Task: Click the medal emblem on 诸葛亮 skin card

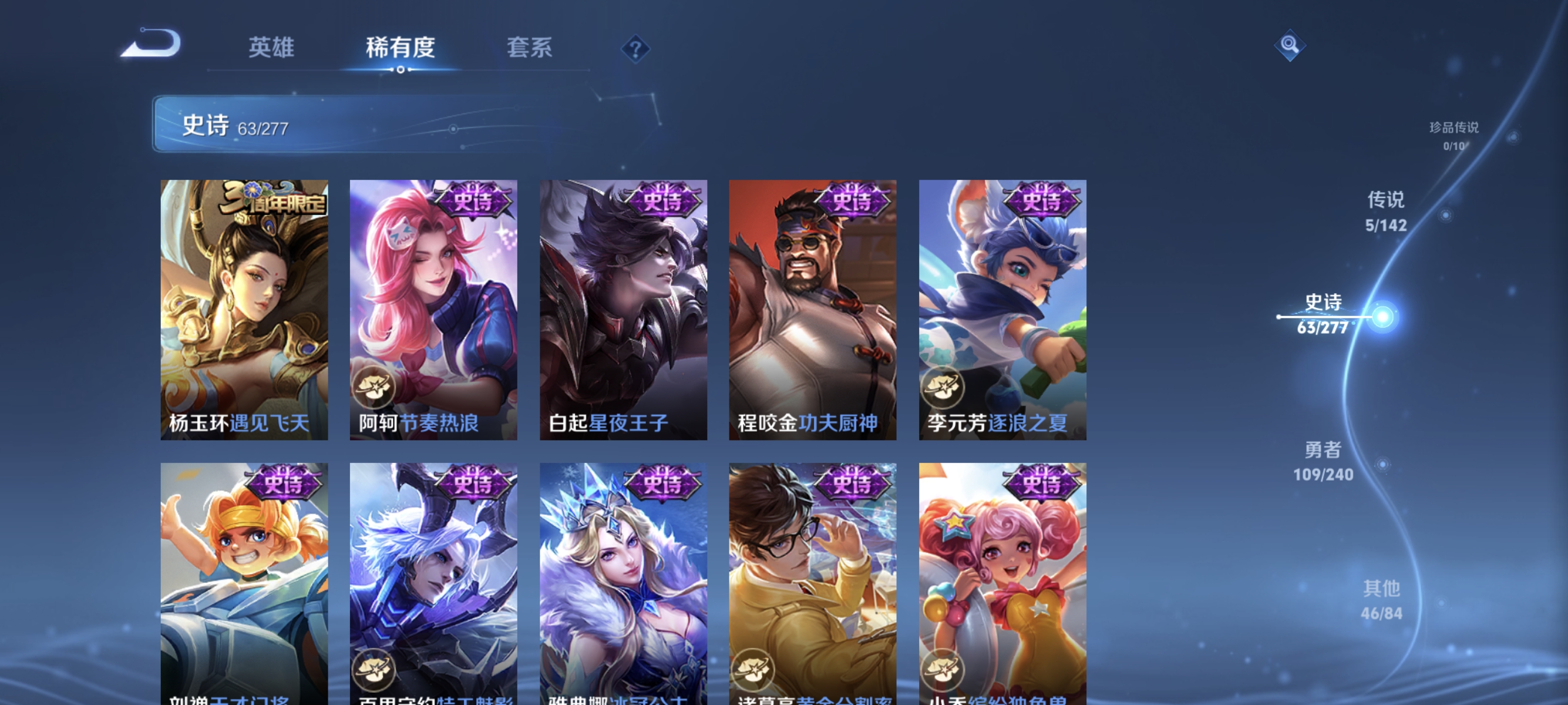Action: click(x=755, y=668)
